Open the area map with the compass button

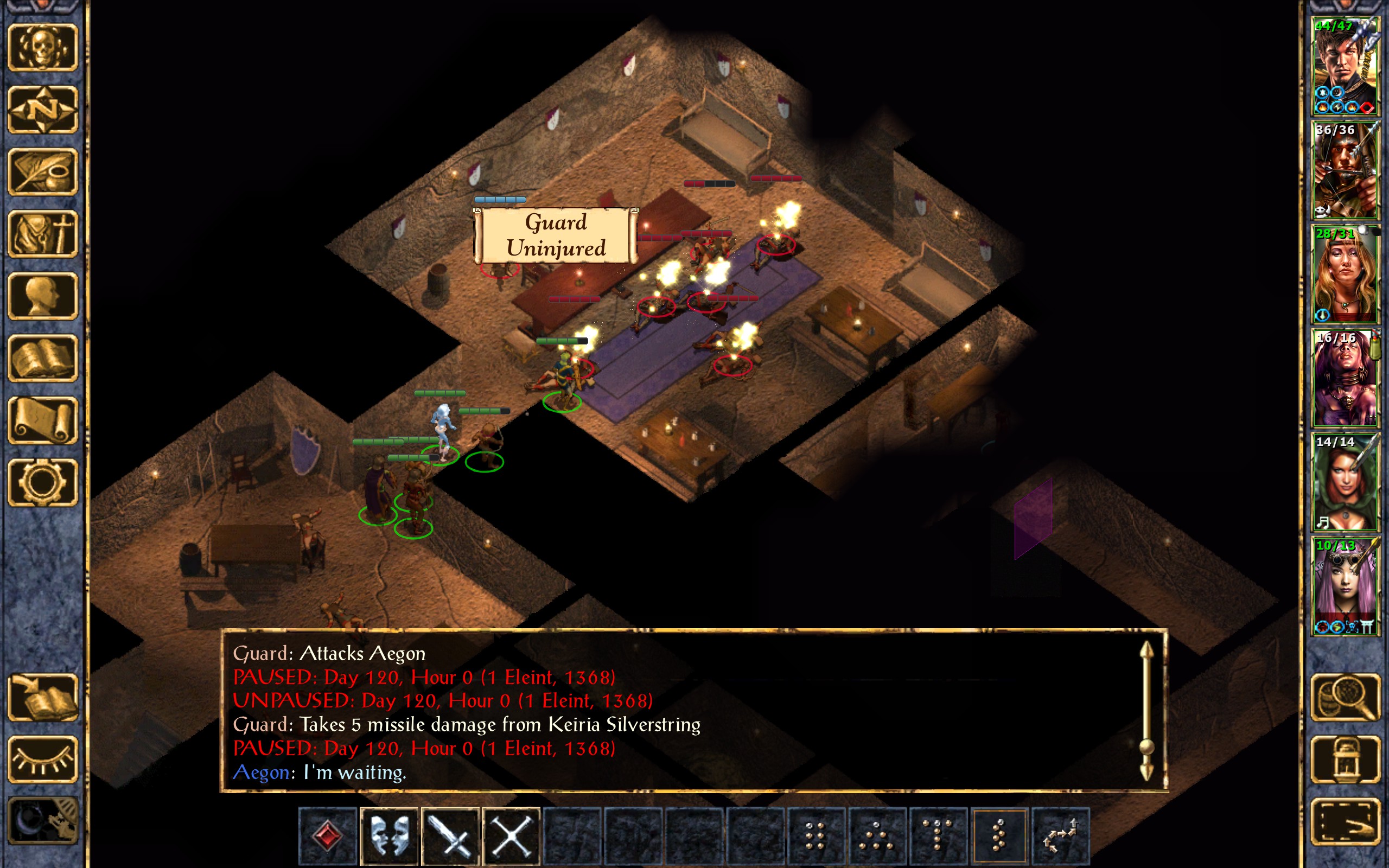[x=43, y=109]
